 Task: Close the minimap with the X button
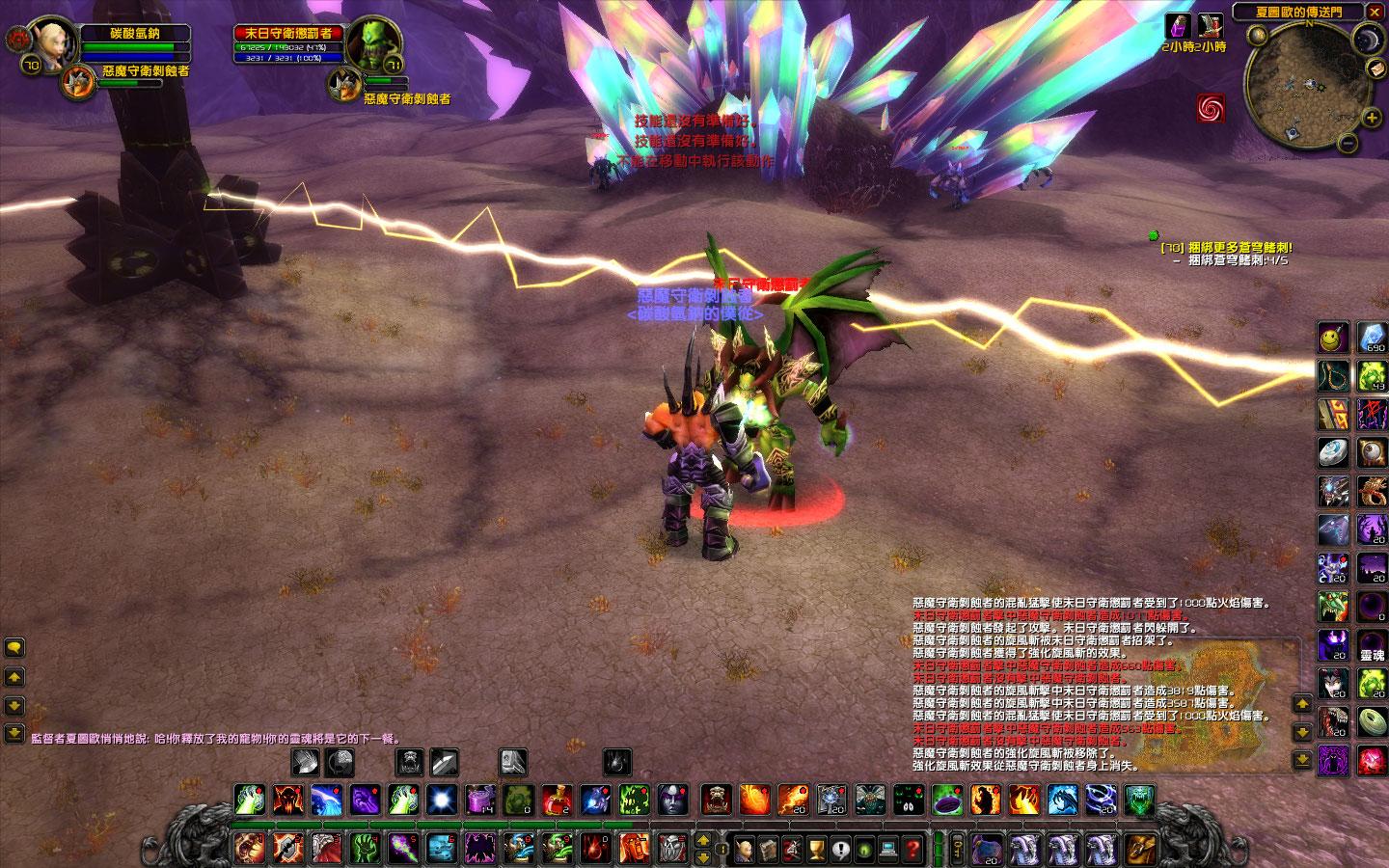coord(1375,12)
